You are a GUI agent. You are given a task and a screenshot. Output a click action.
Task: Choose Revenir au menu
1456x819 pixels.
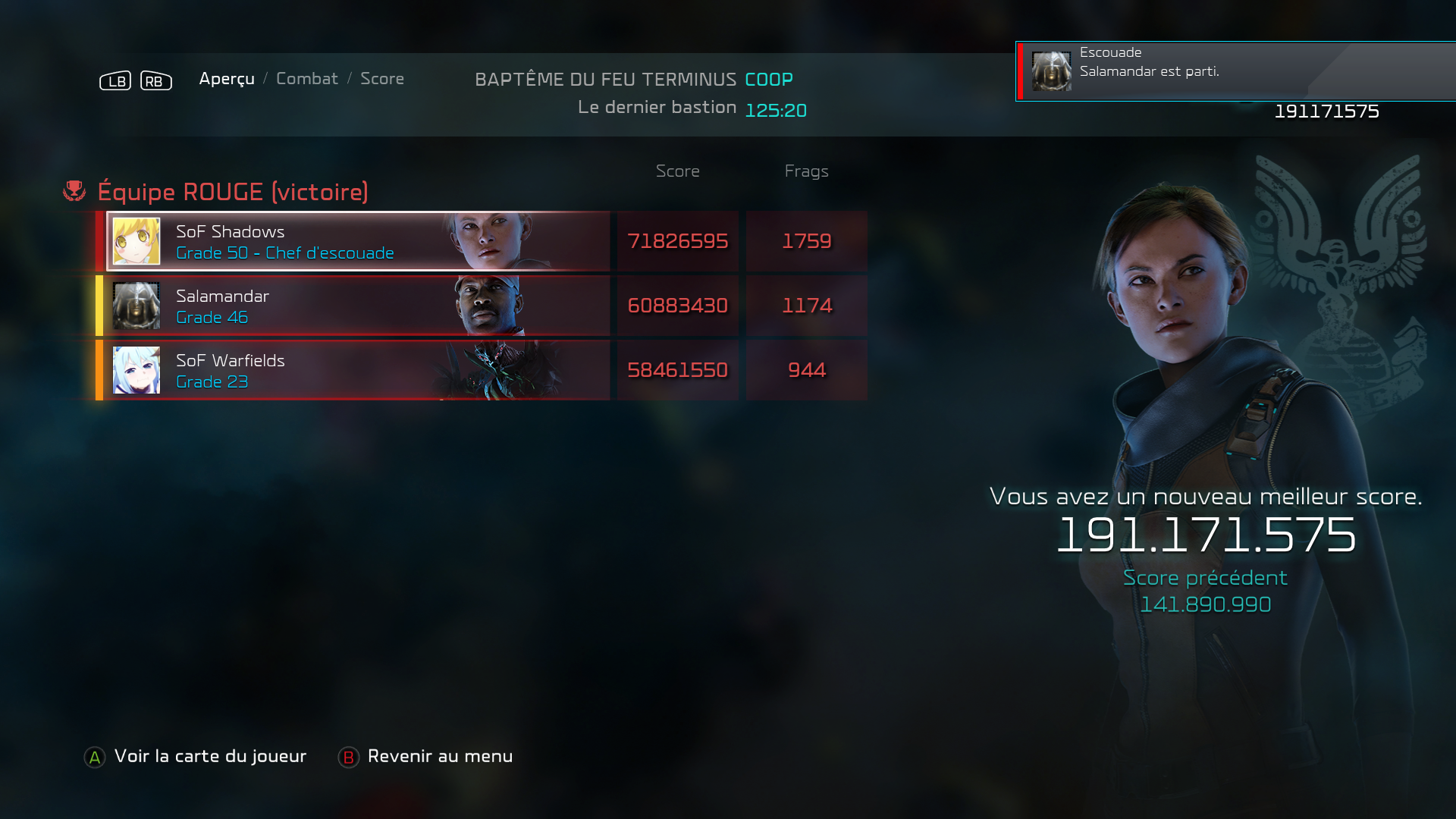coord(425,756)
